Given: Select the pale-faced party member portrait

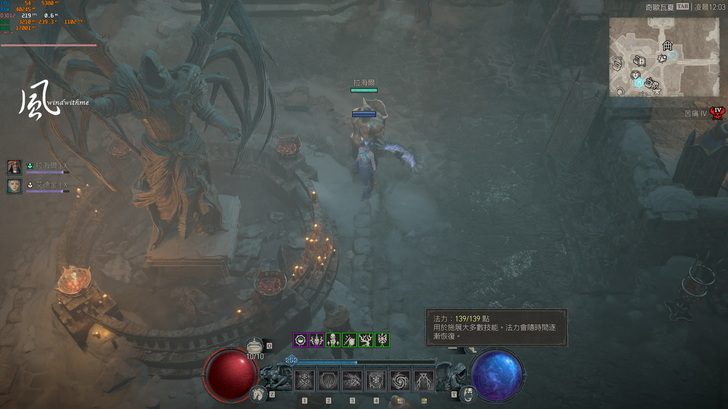Looking at the screenshot, I should pos(15,185).
